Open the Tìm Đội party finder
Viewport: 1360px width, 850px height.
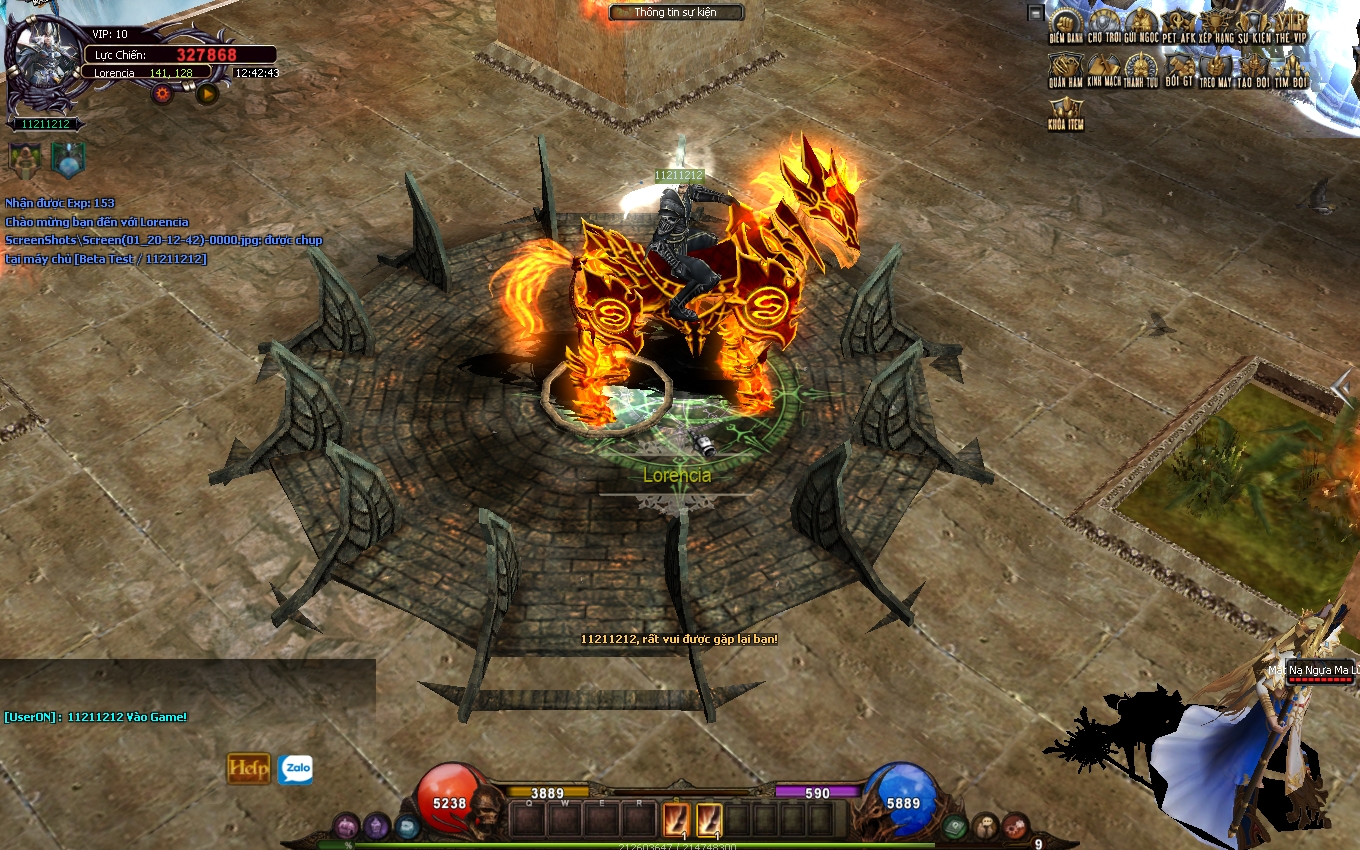[1291, 68]
